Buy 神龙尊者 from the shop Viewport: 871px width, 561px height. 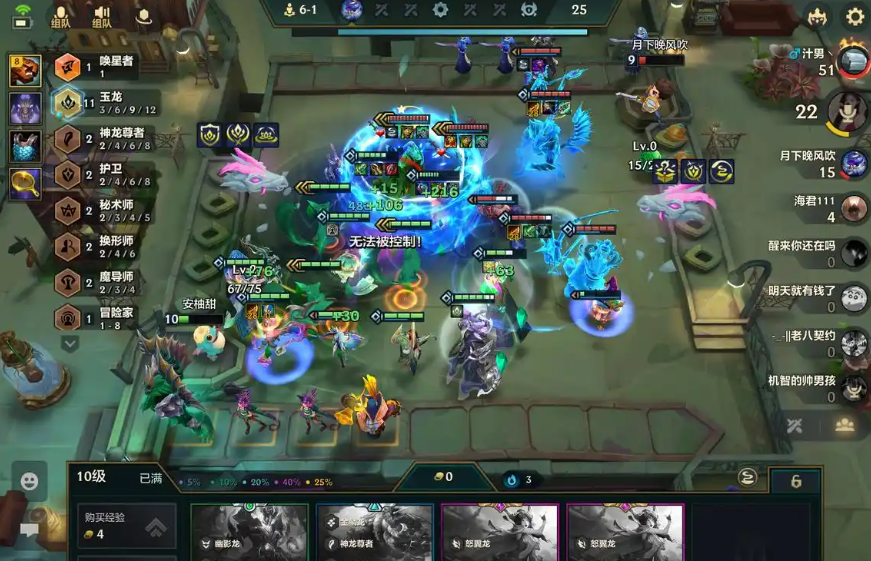[374, 531]
